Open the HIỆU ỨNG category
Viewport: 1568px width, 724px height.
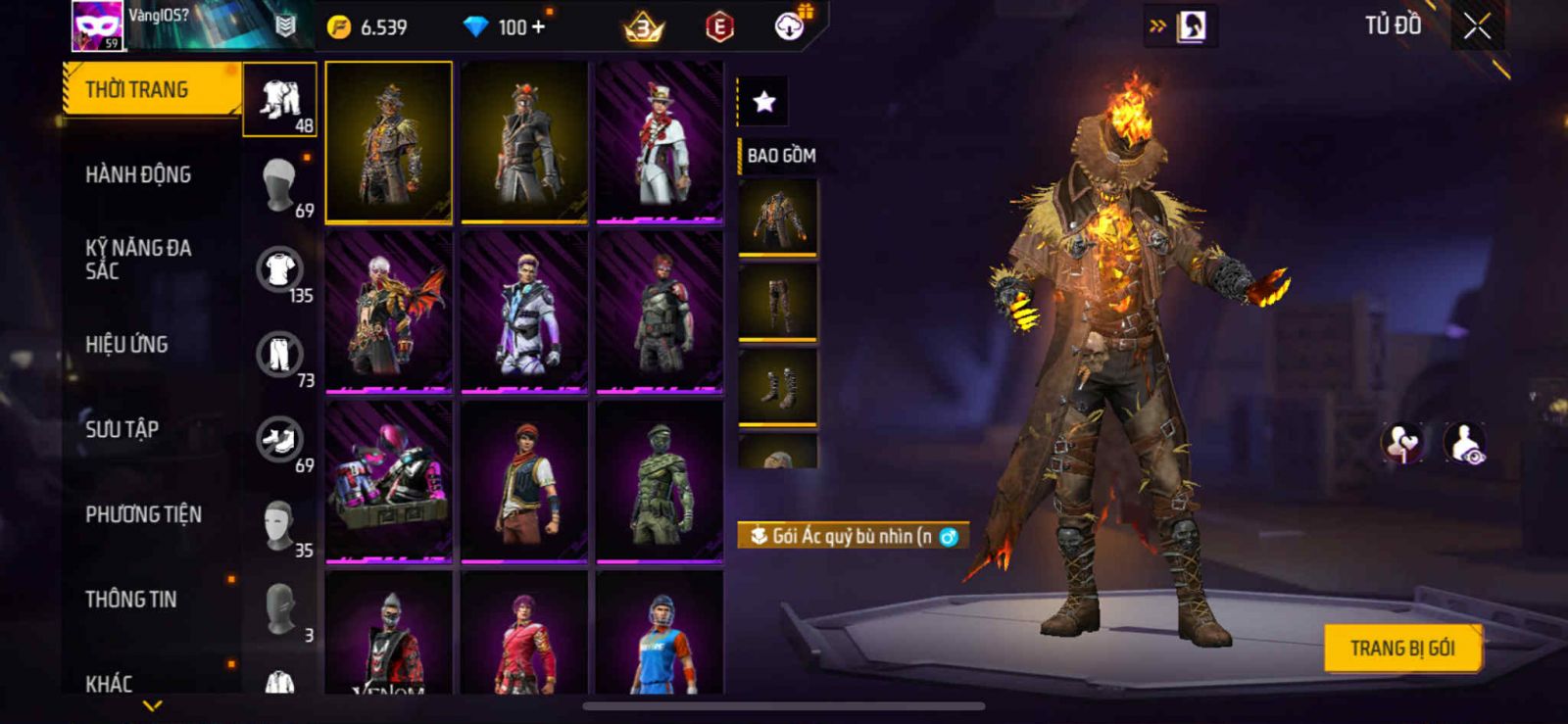click(x=126, y=345)
